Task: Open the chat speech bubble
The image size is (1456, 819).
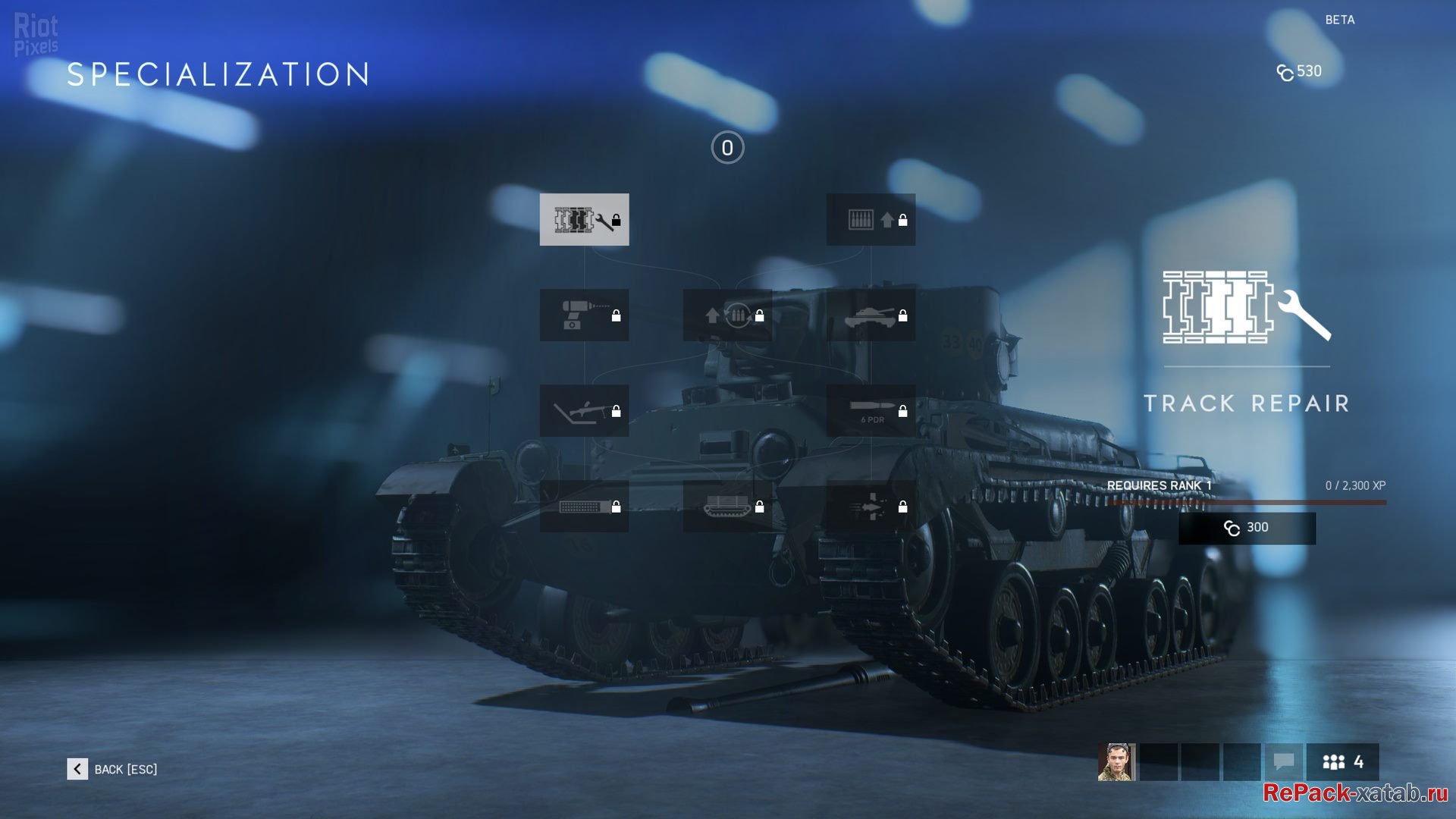Action: 1283,761
